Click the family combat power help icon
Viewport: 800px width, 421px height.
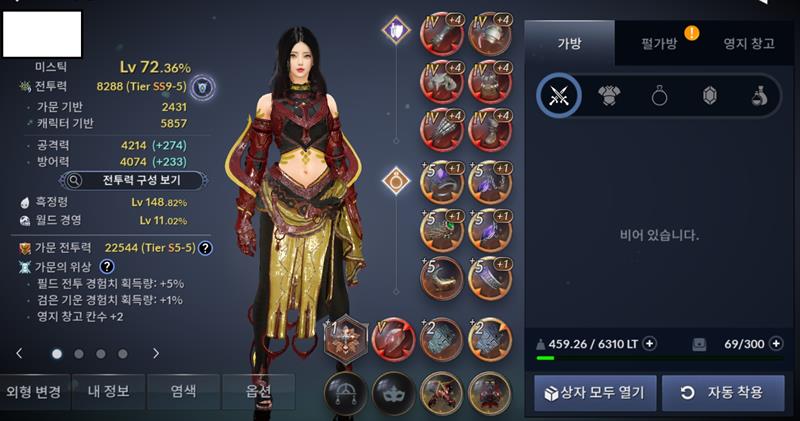(x=205, y=248)
